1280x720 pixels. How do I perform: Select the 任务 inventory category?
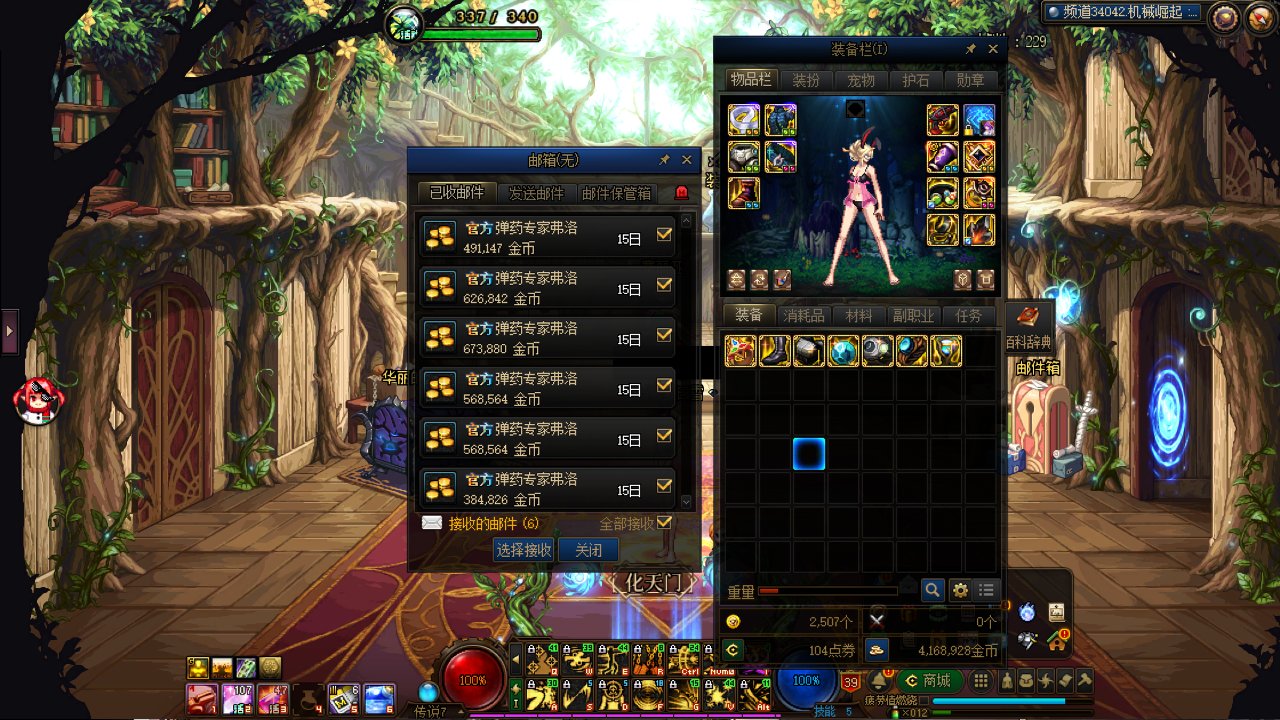(x=968, y=315)
